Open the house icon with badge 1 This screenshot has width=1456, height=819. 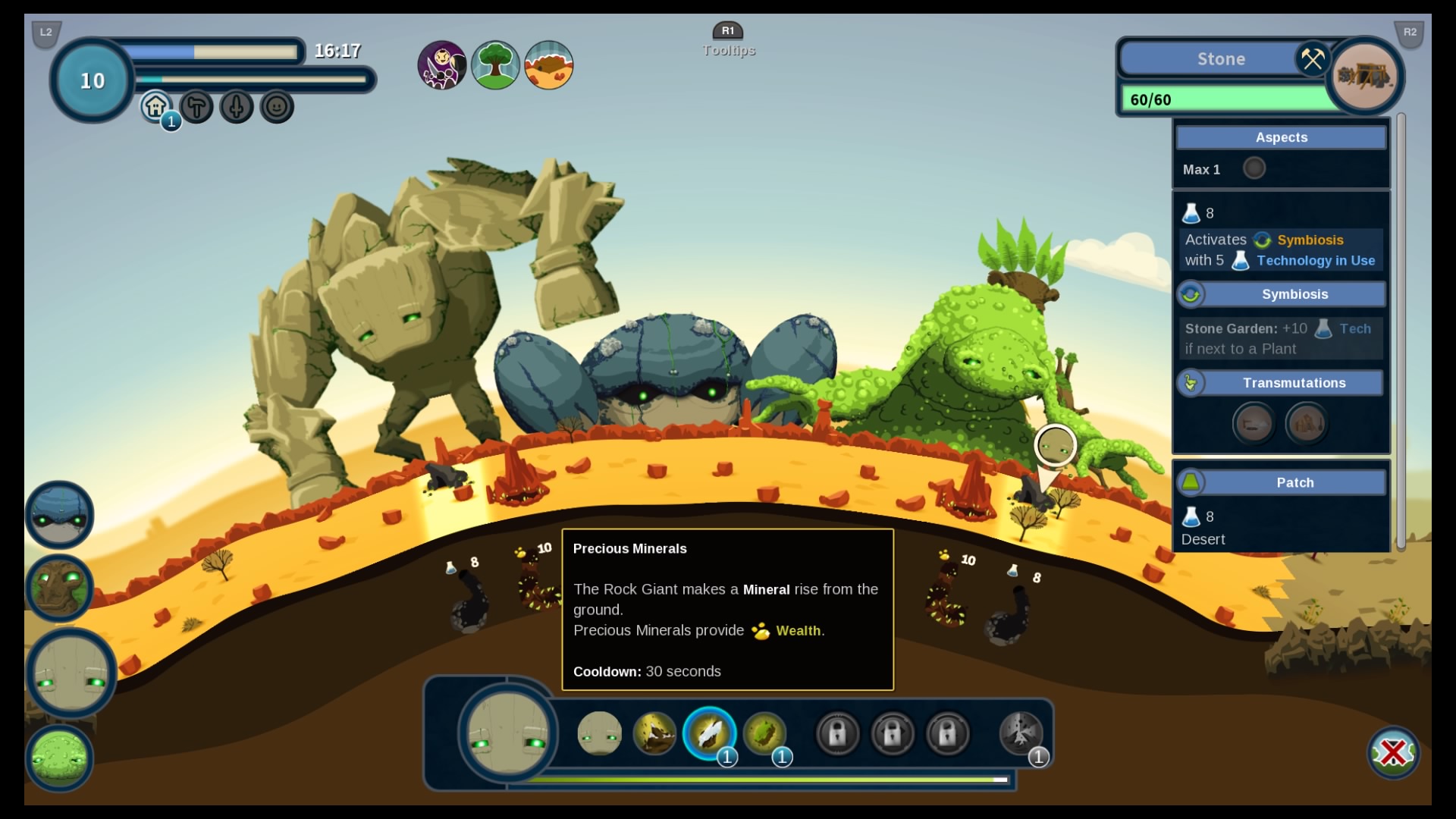click(156, 107)
